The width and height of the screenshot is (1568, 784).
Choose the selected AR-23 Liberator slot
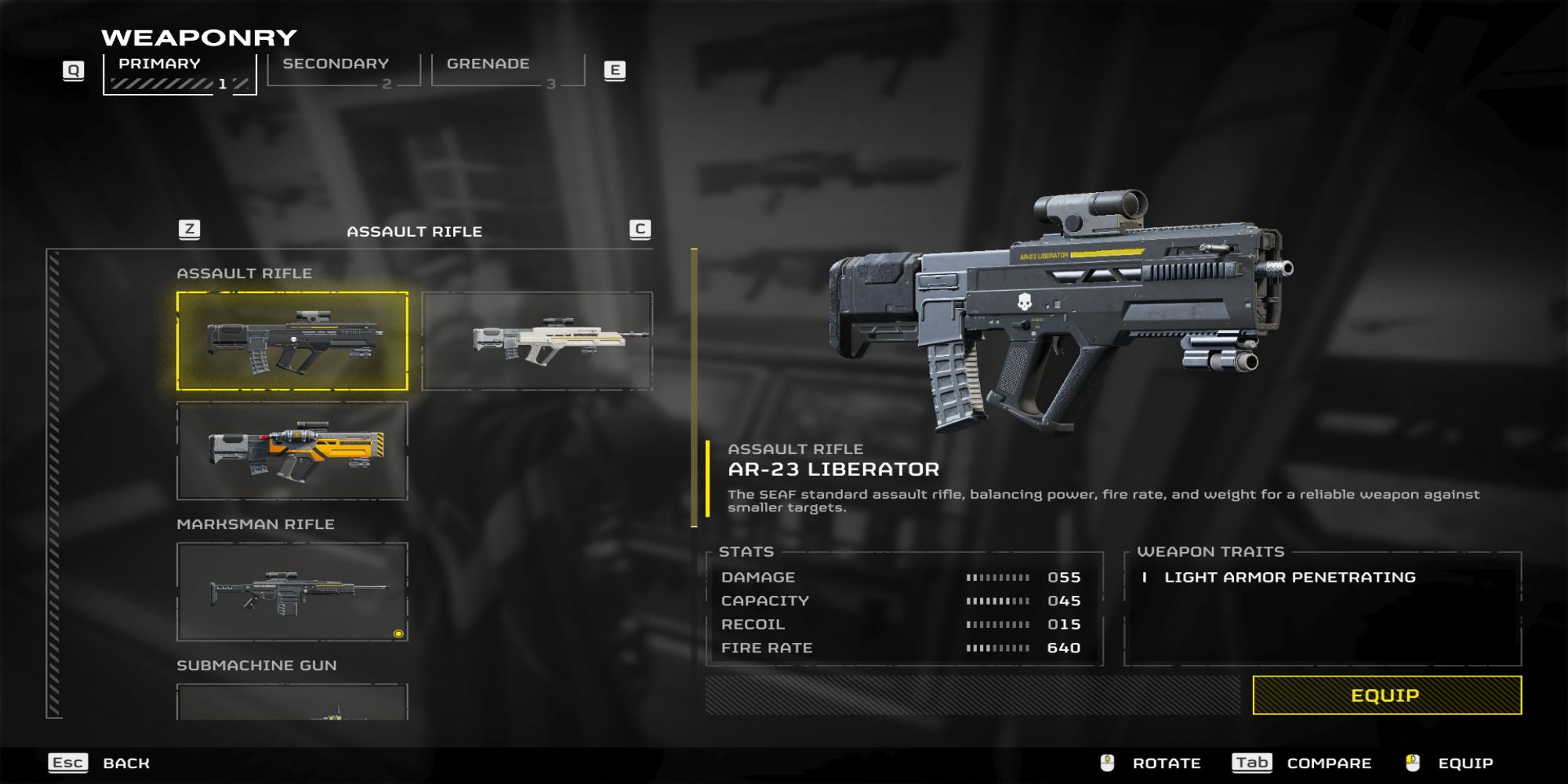(292, 341)
